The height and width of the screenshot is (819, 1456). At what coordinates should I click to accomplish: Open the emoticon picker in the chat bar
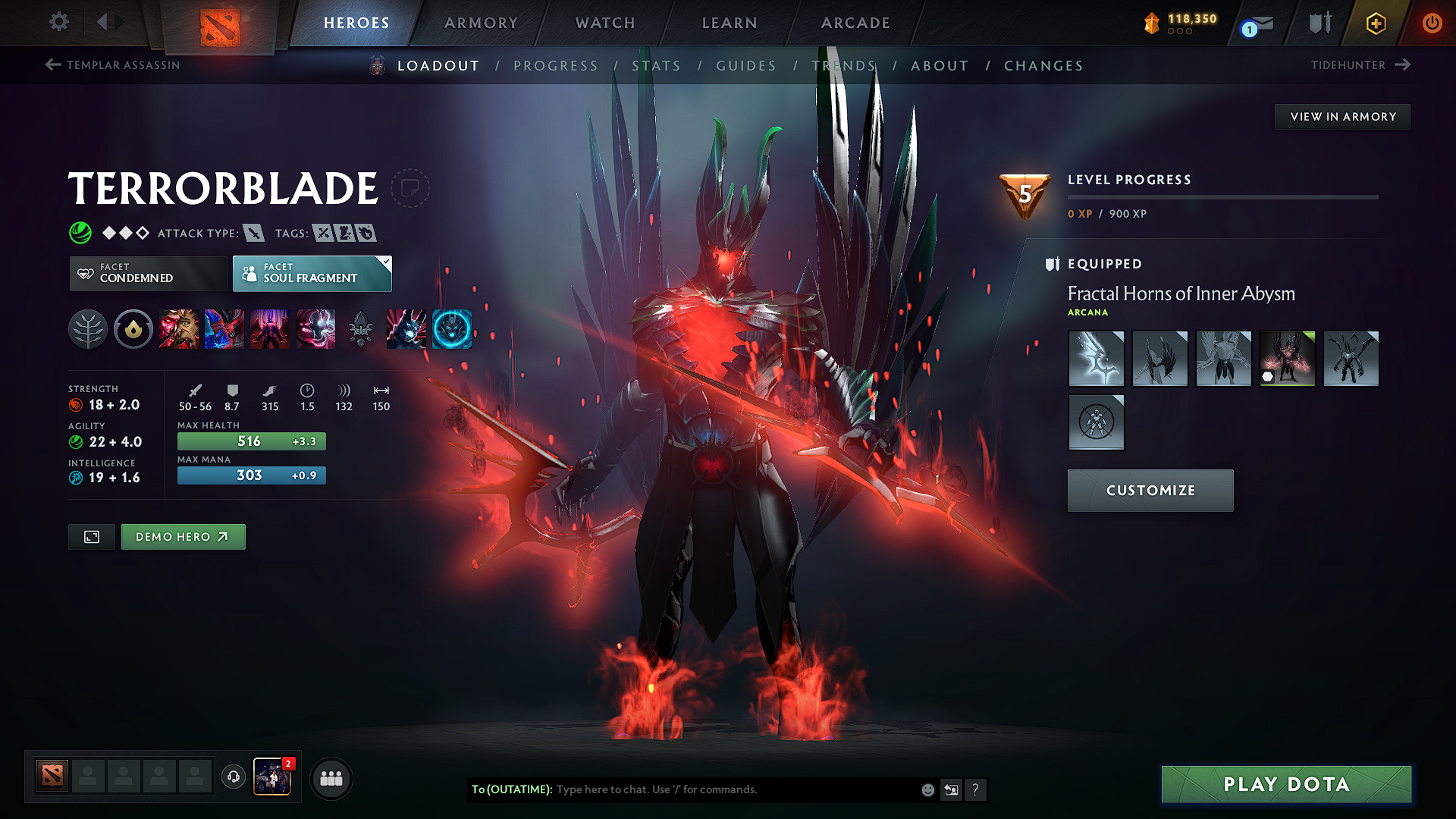pos(927,789)
